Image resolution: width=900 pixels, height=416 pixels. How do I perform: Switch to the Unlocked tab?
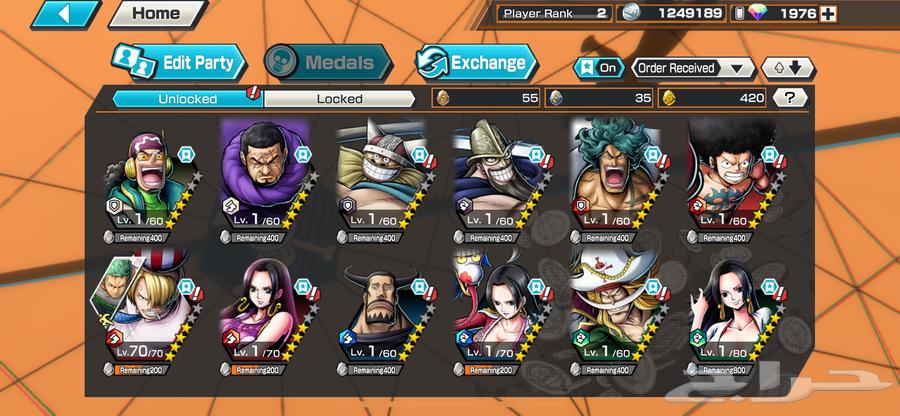pyautogui.click(x=187, y=98)
